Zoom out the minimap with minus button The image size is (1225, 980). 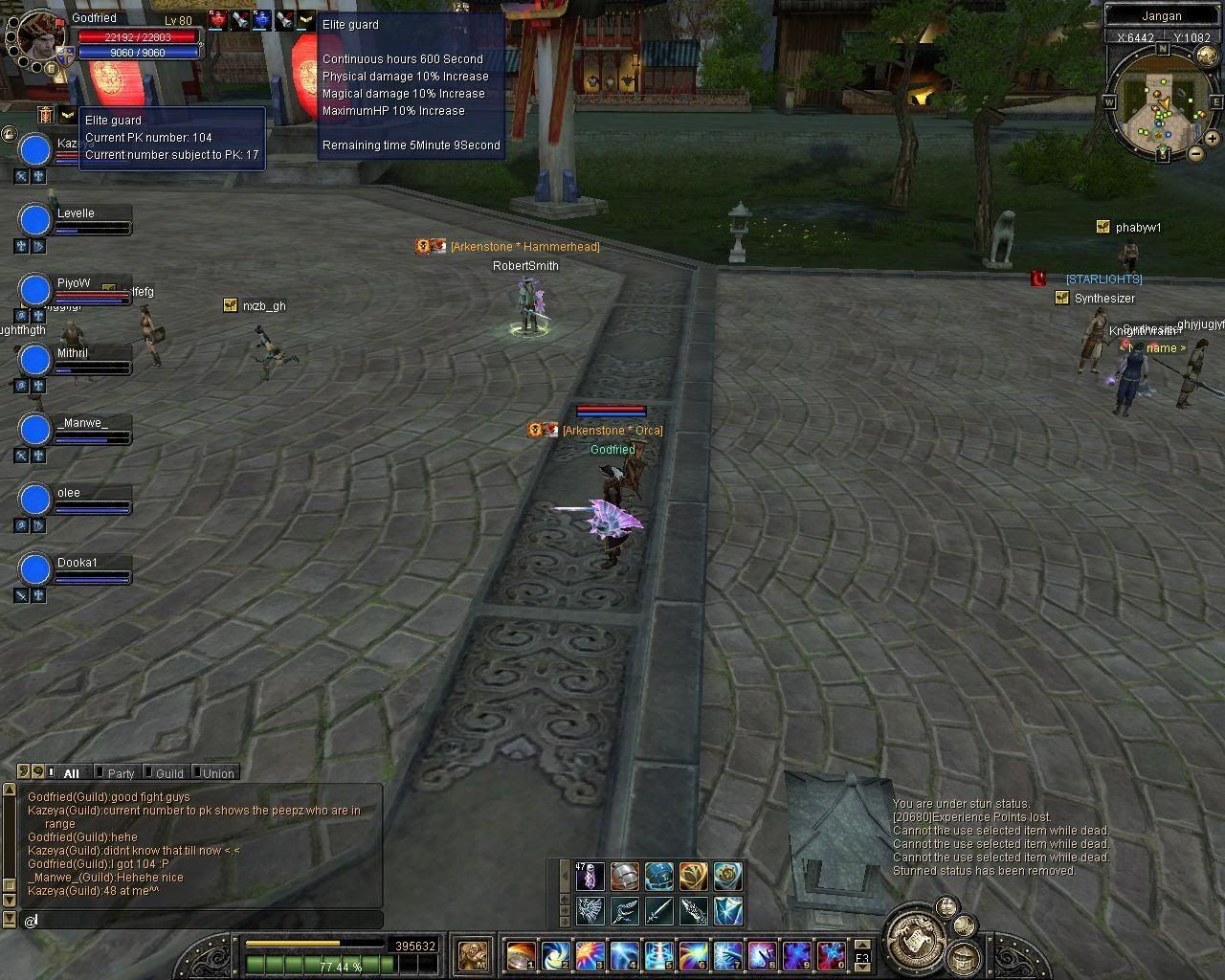pyautogui.click(x=1195, y=154)
